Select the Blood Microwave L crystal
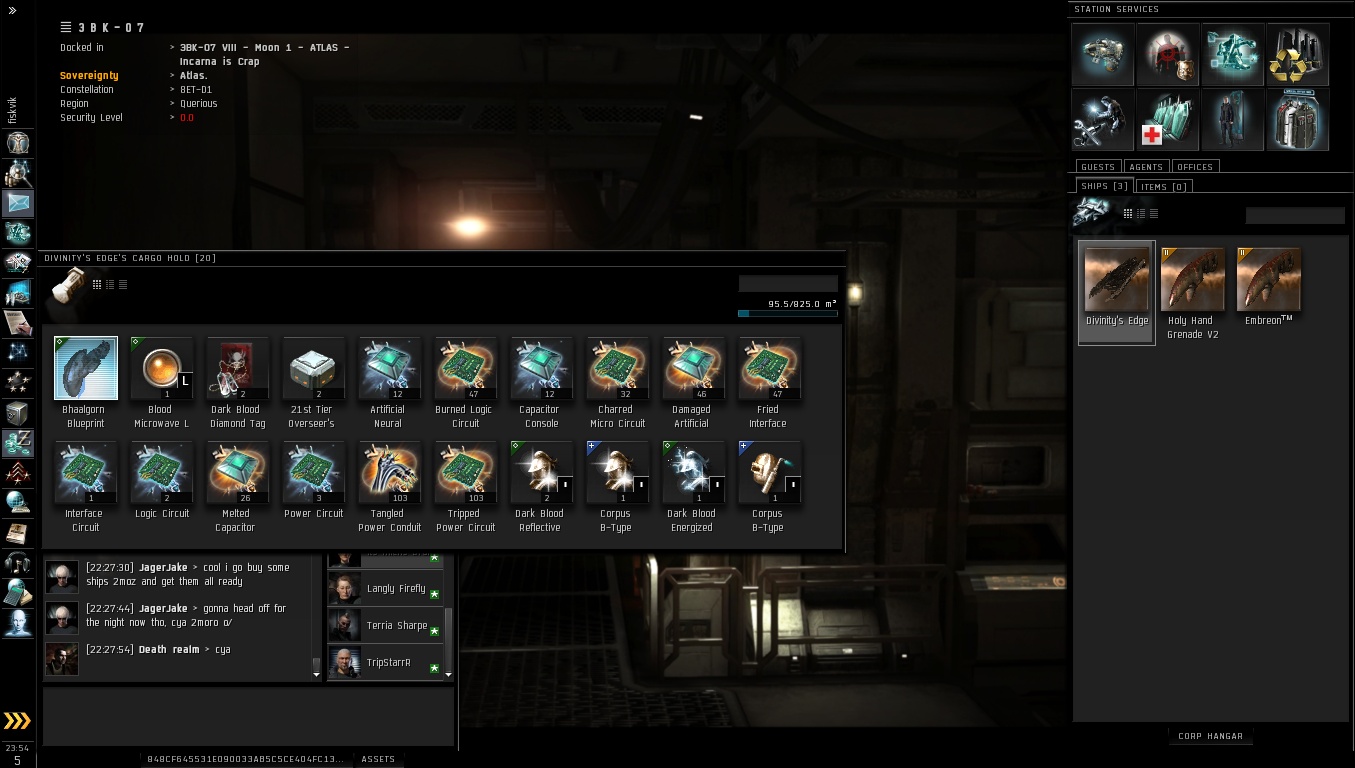Image resolution: width=1355 pixels, height=768 pixels. (x=161, y=368)
